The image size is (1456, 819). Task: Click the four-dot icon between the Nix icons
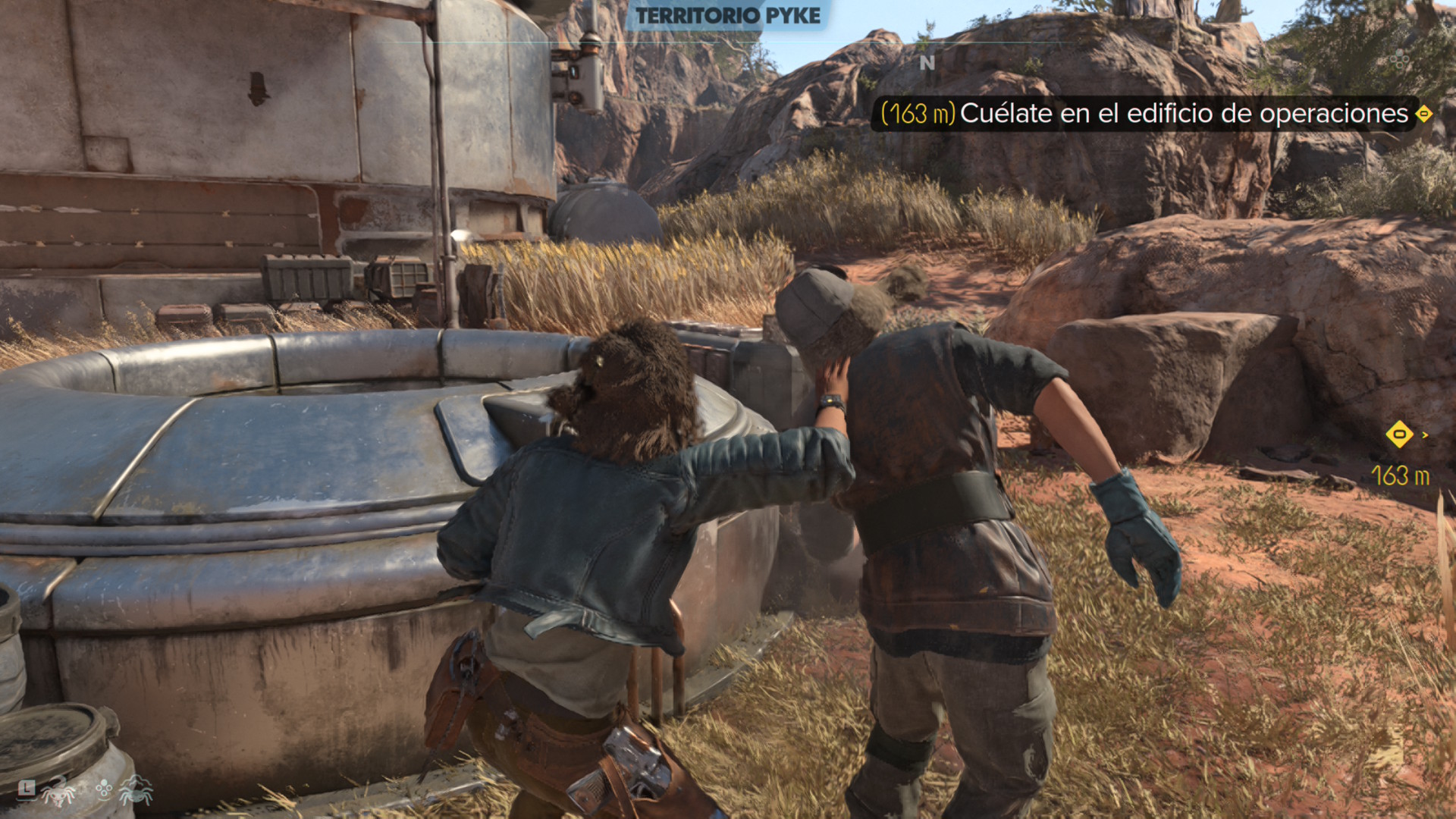click(x=104, y=790)
